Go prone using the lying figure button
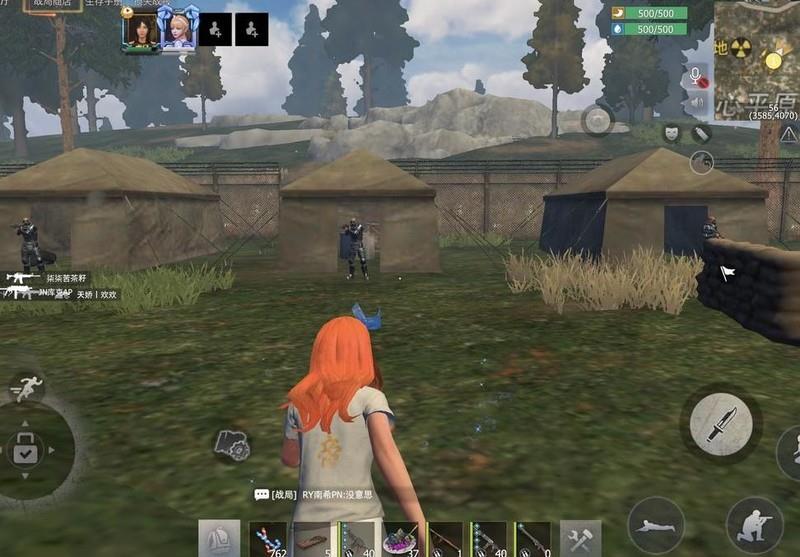The image size is (800, 557). pos(656,525)
